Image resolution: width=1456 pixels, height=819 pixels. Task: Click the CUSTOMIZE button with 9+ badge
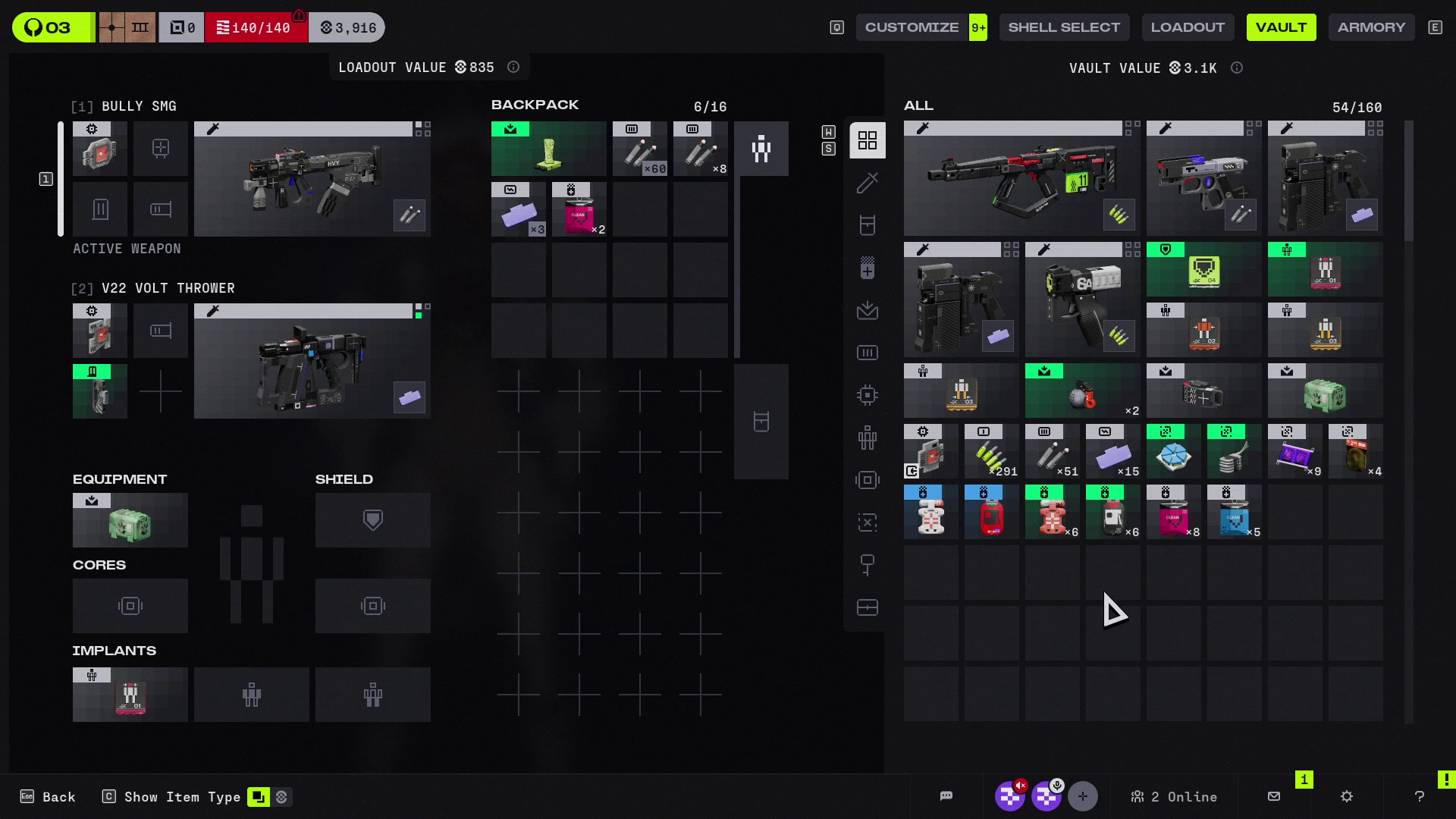[x=921, y=27]
